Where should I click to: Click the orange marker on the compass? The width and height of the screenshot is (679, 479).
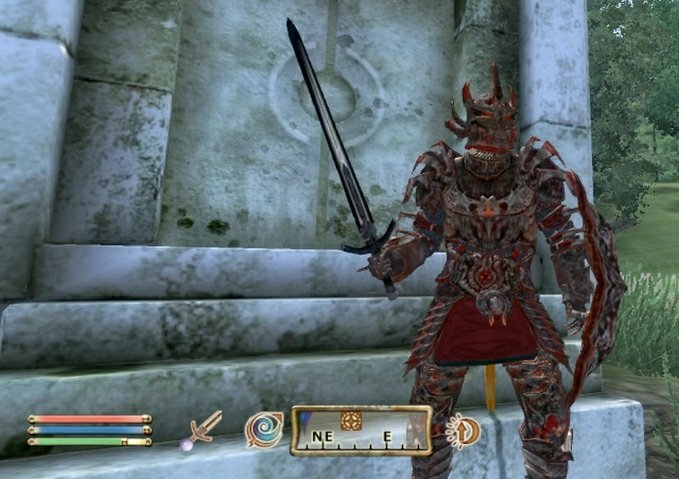coord(350,420)
